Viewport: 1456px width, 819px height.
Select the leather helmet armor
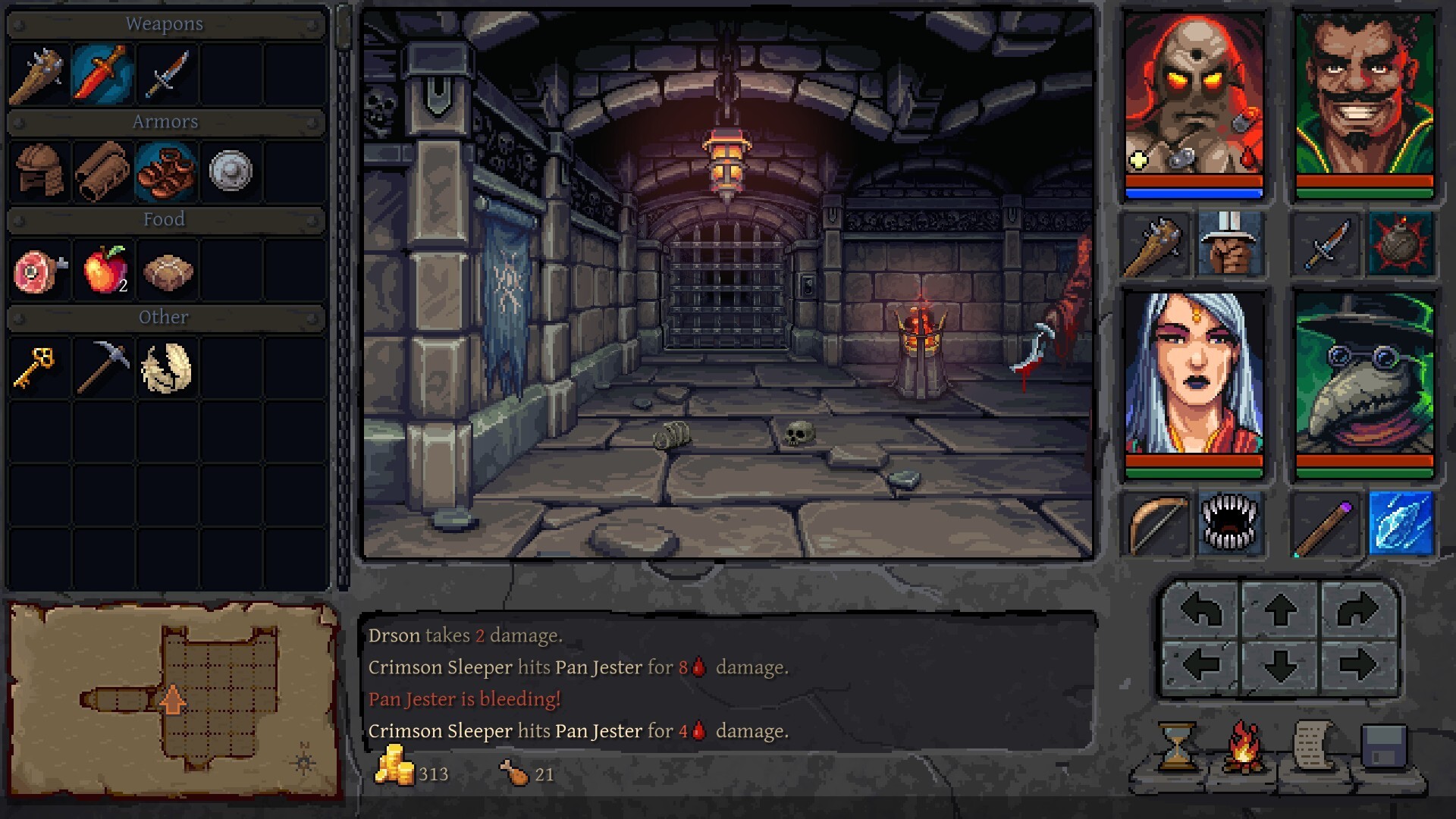[39, 171]
